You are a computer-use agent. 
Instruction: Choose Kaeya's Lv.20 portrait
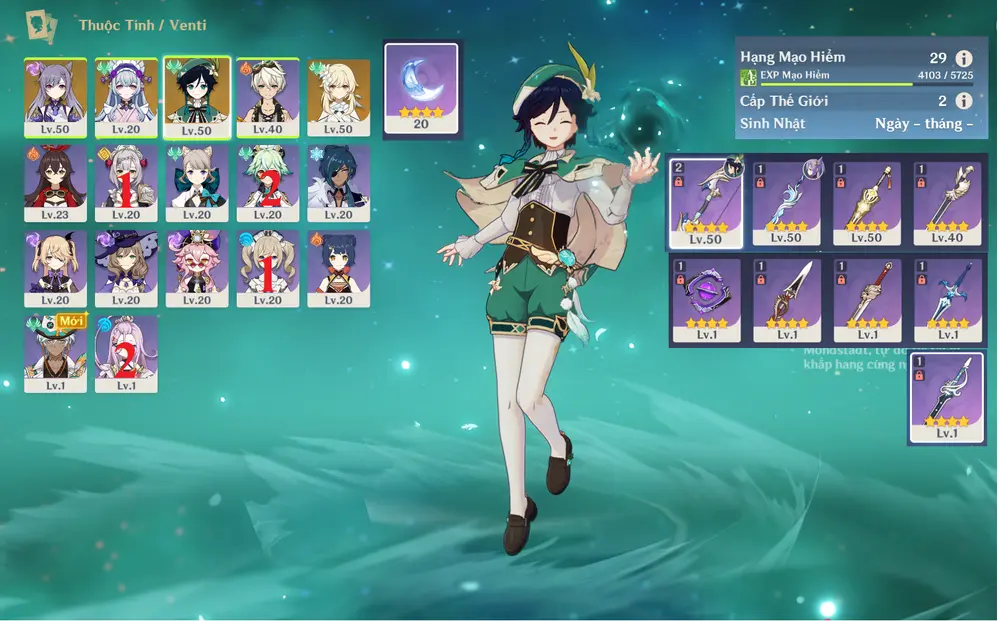[338, 183]
